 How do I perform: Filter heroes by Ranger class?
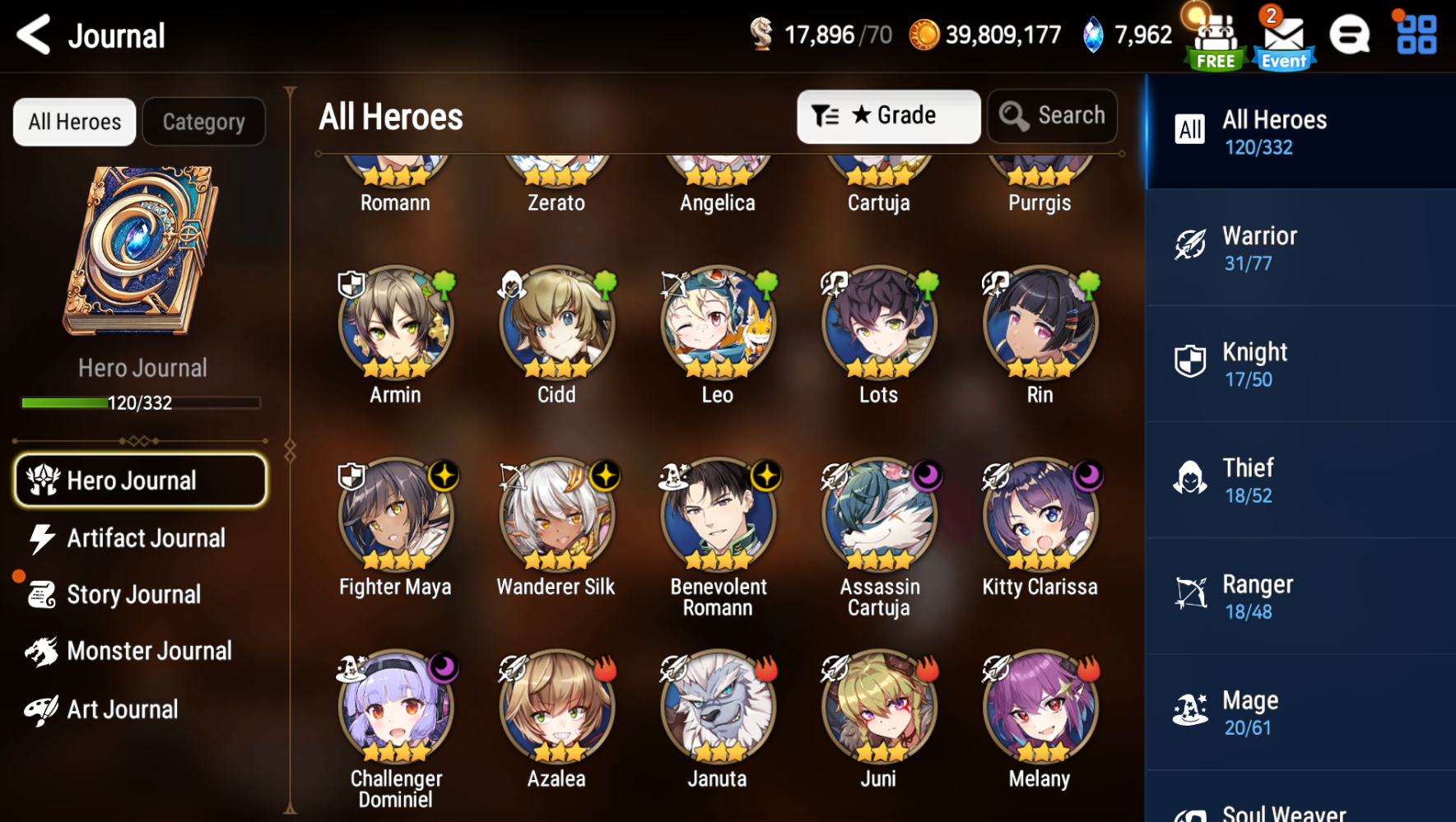(1299, 595)
